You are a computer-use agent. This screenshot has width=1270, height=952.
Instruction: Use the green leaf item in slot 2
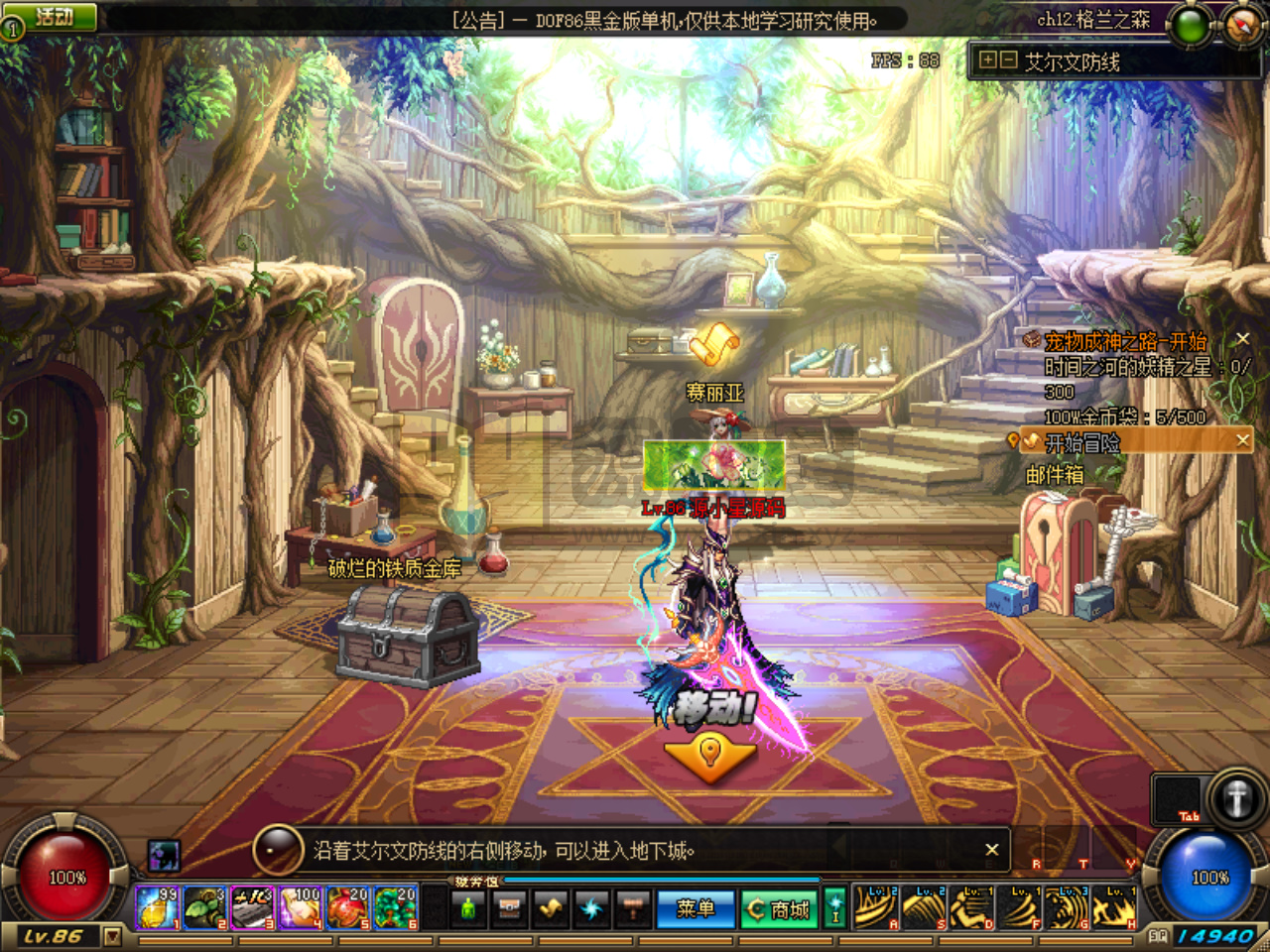[x=204, y=907]
